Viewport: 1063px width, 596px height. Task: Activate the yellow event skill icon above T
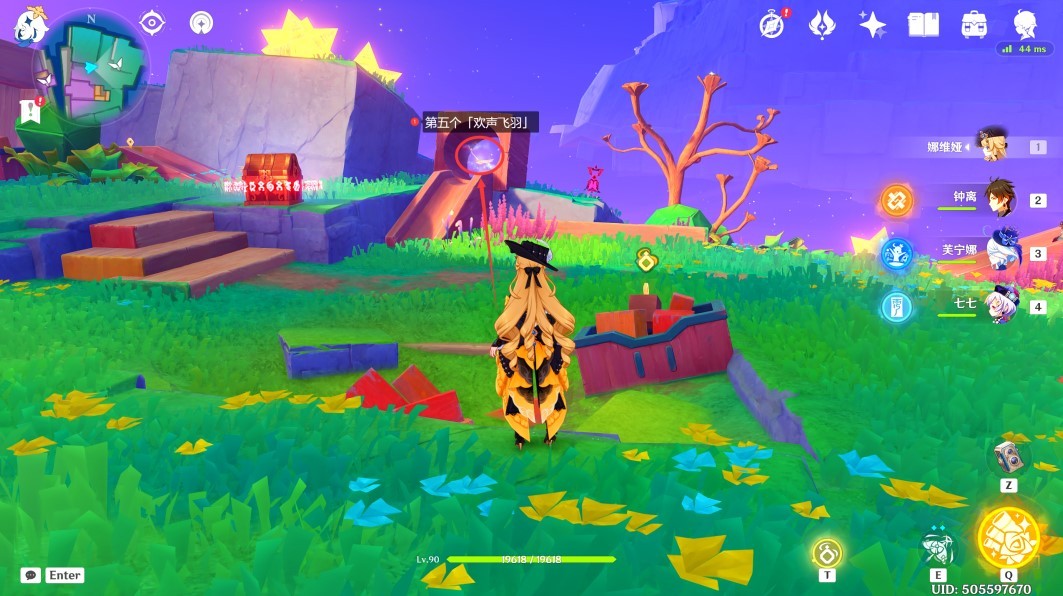826,552
